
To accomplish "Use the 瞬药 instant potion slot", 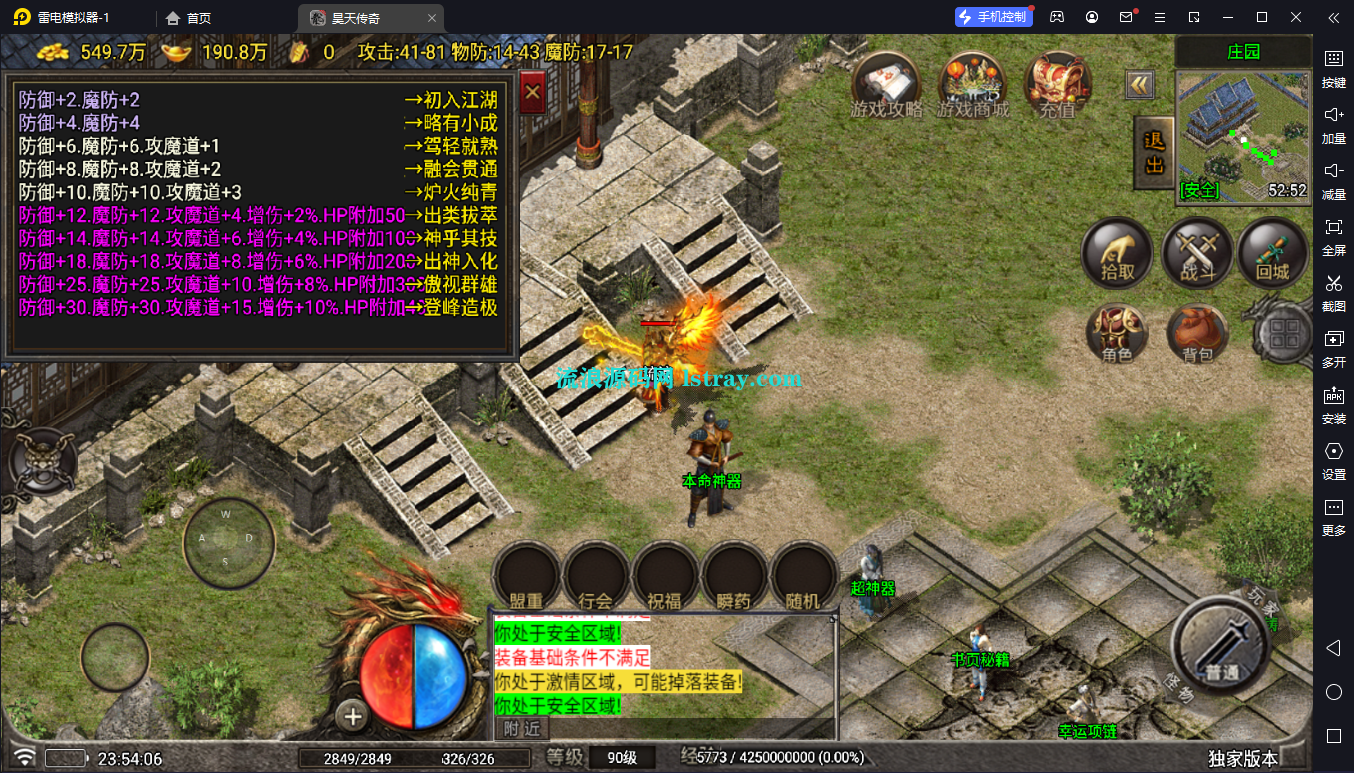I will 734,579.
